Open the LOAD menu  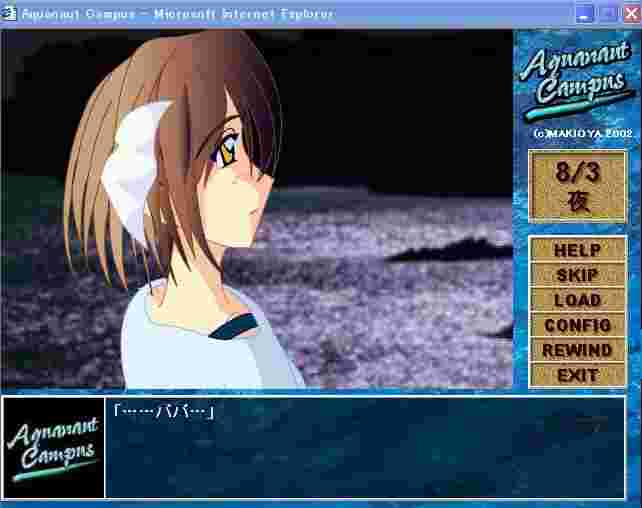pos(577,300)
